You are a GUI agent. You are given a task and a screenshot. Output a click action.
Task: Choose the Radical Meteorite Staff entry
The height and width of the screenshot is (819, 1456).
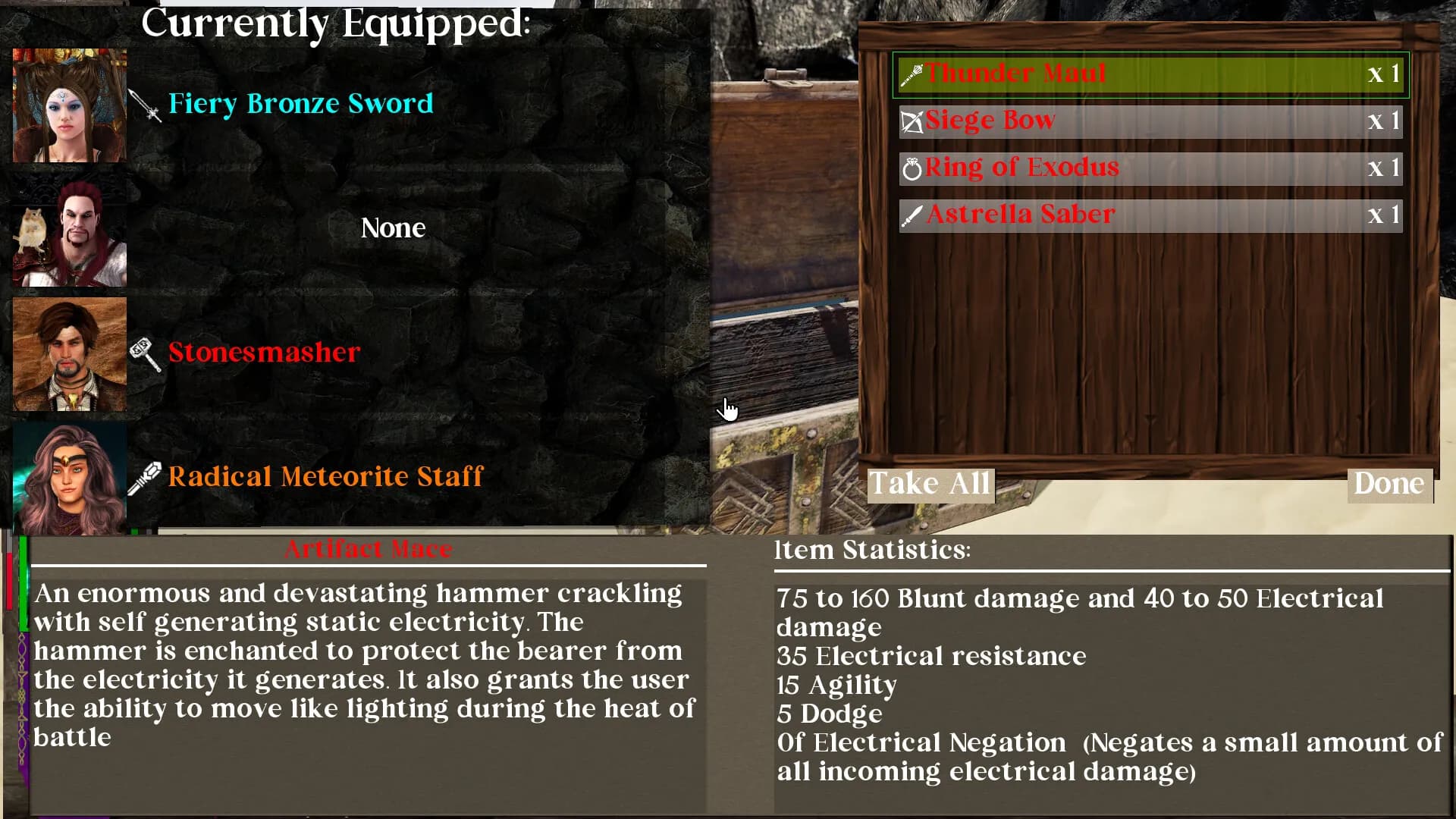(325, 477)
